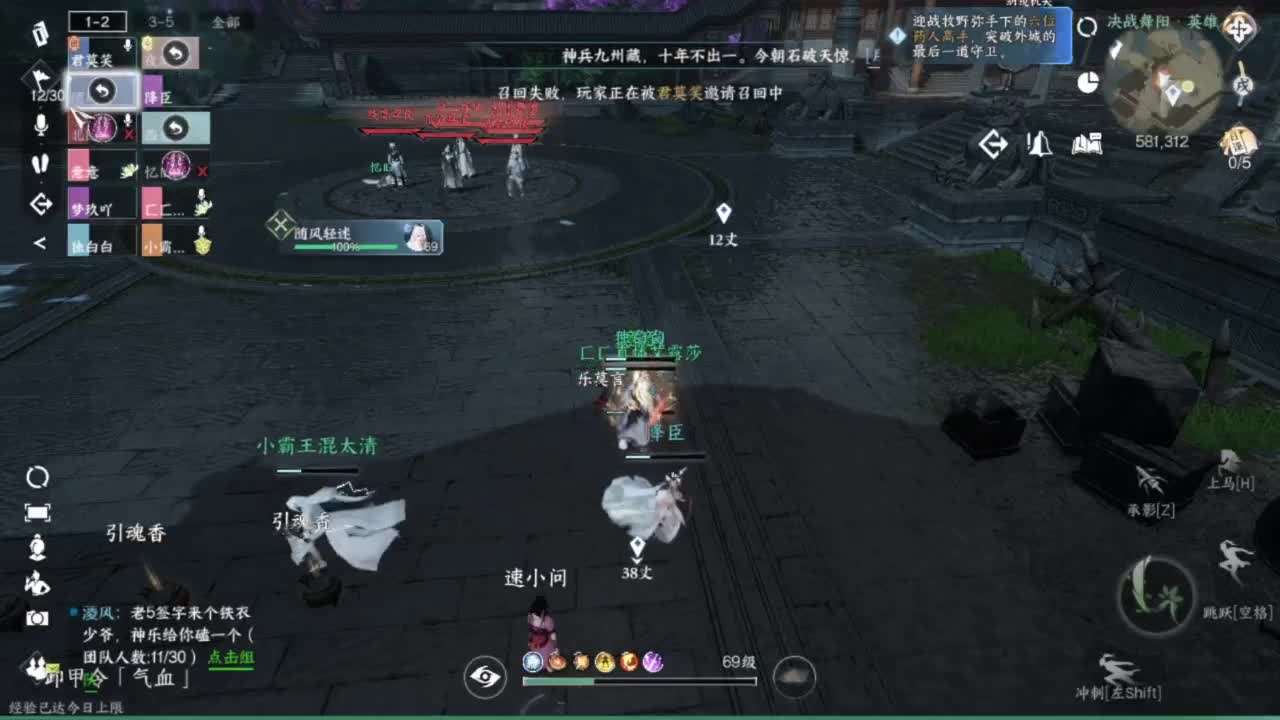
Task: Open the book/journal icon near minimap
Action: [1087, 145]
